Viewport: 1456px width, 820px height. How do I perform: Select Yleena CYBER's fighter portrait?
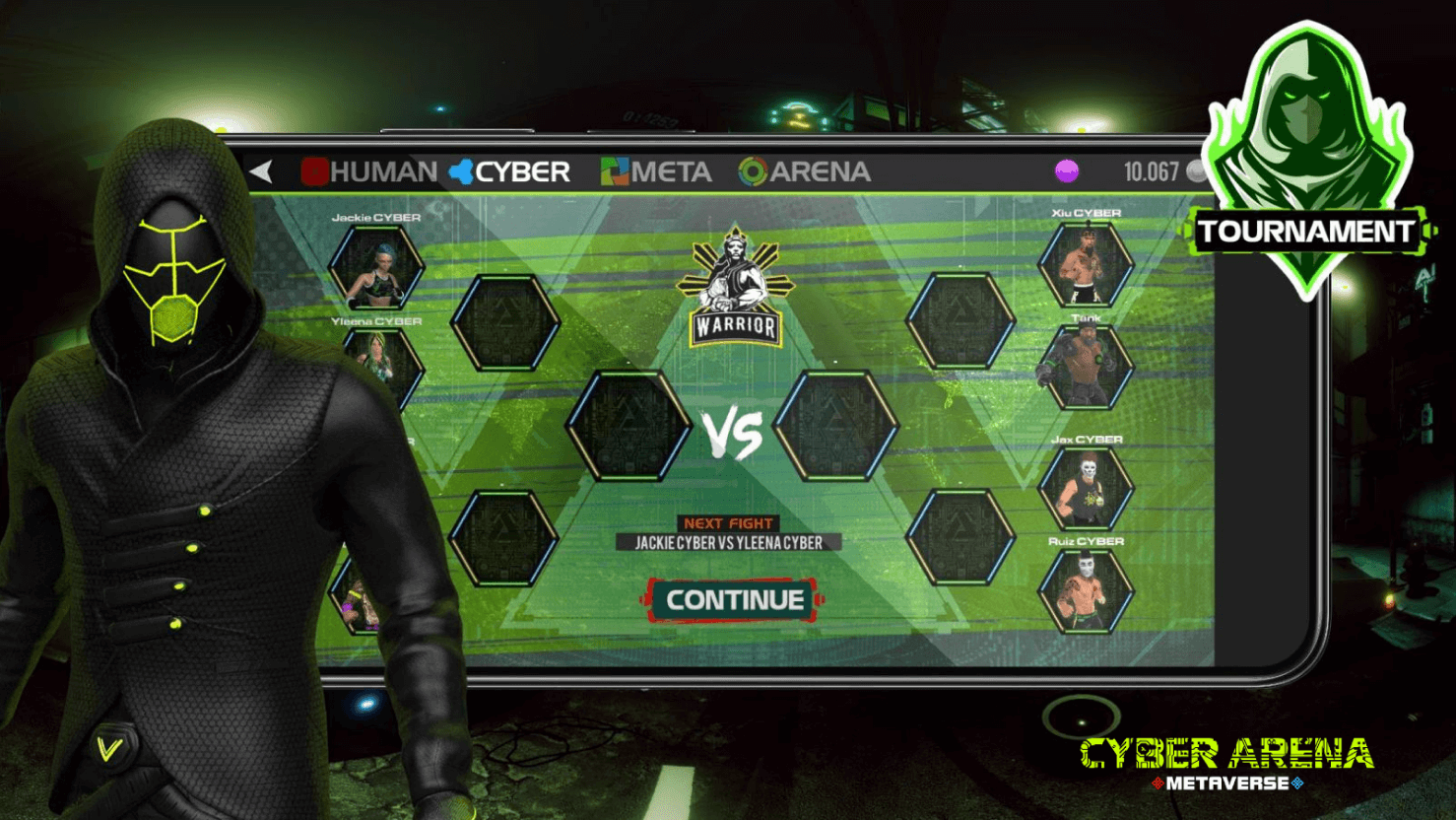[x=381, y=368]
